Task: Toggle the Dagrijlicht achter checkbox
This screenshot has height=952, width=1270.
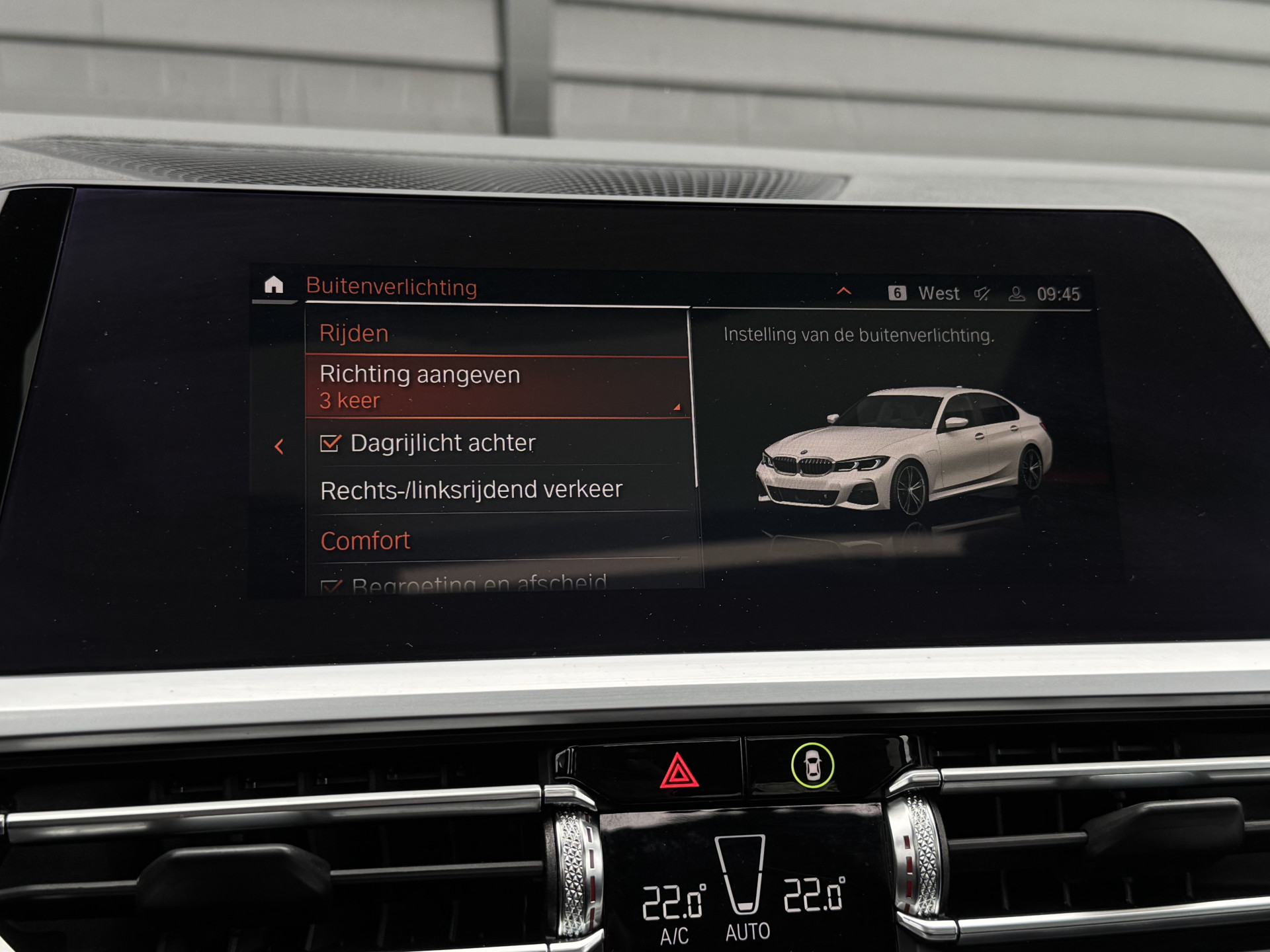Action: [x=331, y=441]
